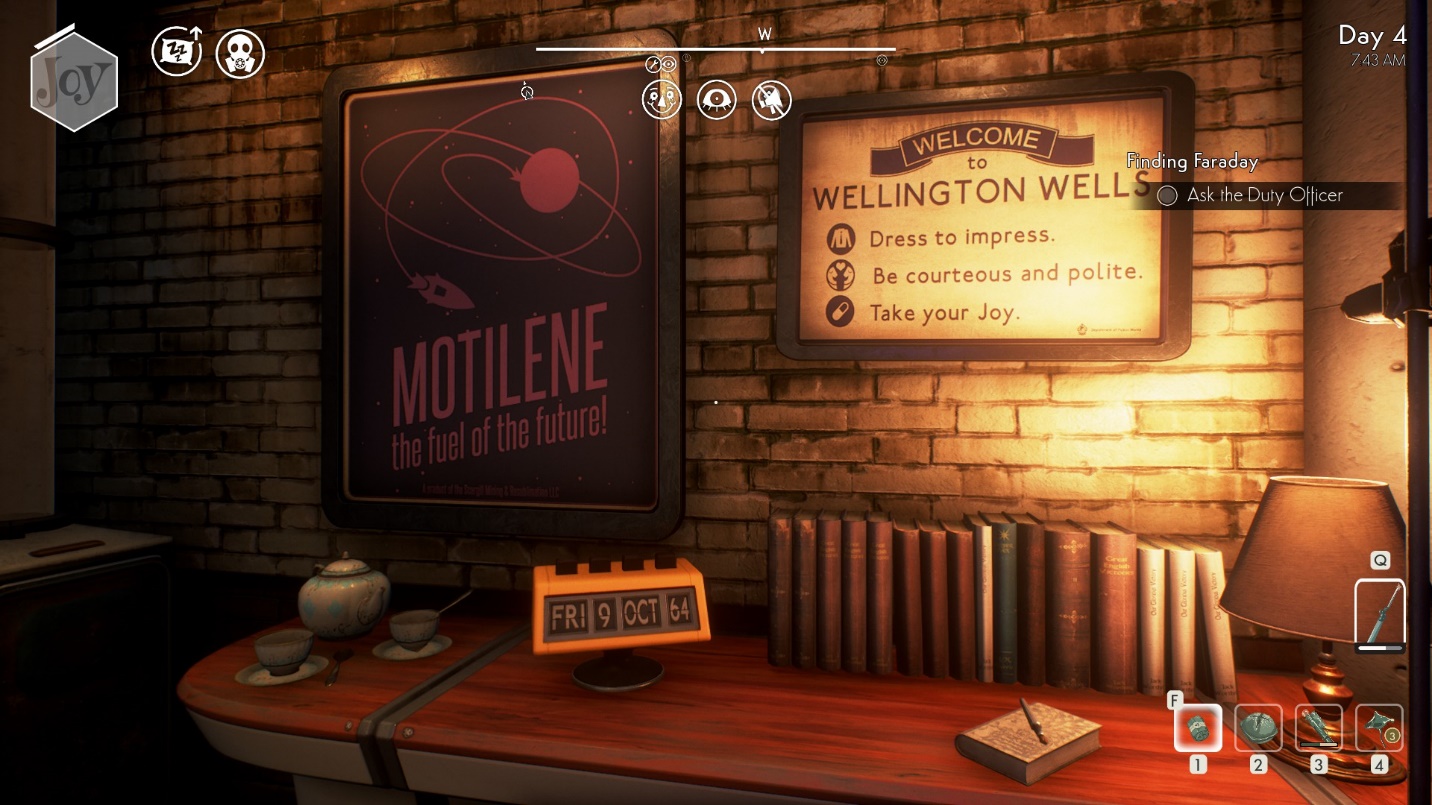1432x805 pixels.
Task: Click the compass bar's W heading
Action: click(765, 36)
